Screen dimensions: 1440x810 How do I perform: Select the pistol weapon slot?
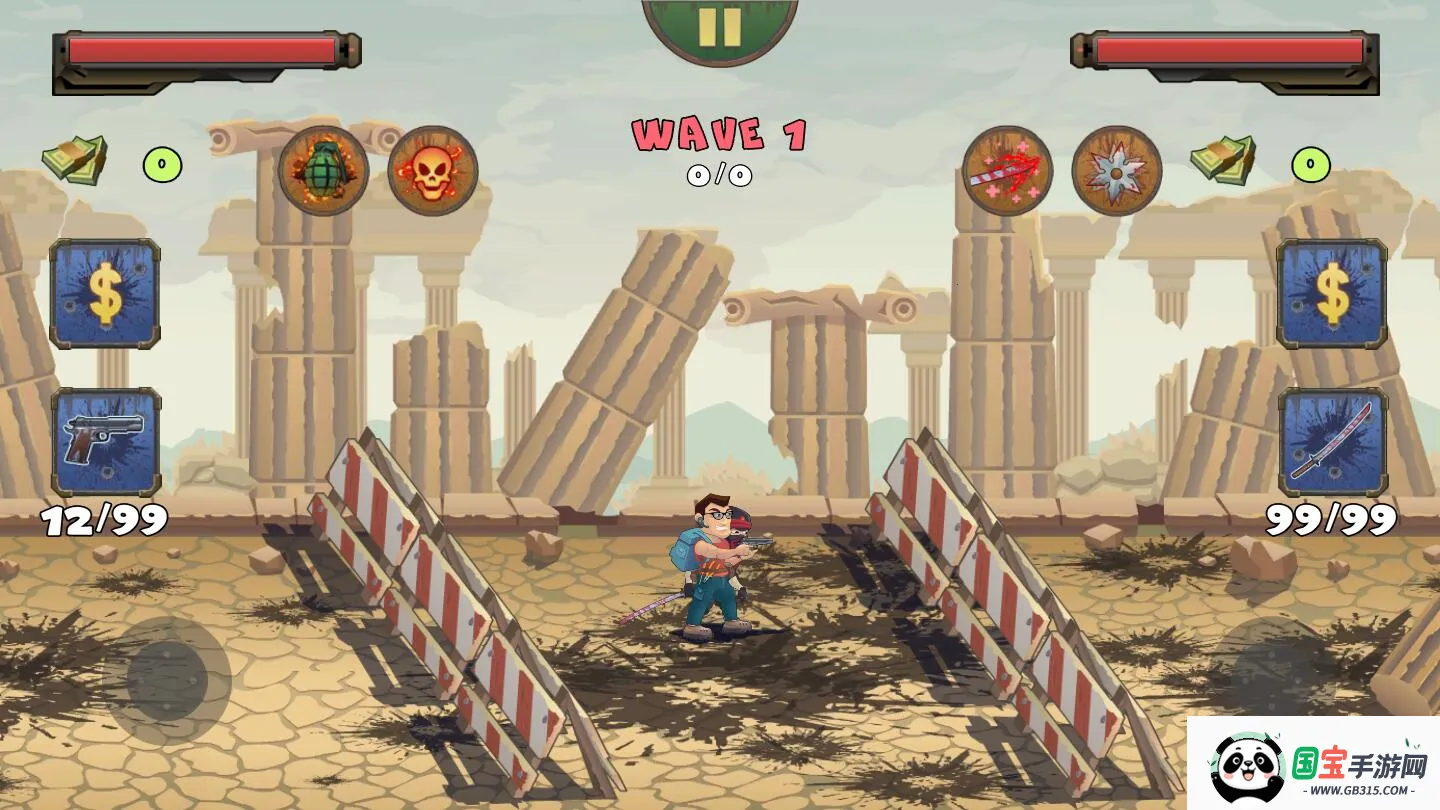[x=106, y=442]
